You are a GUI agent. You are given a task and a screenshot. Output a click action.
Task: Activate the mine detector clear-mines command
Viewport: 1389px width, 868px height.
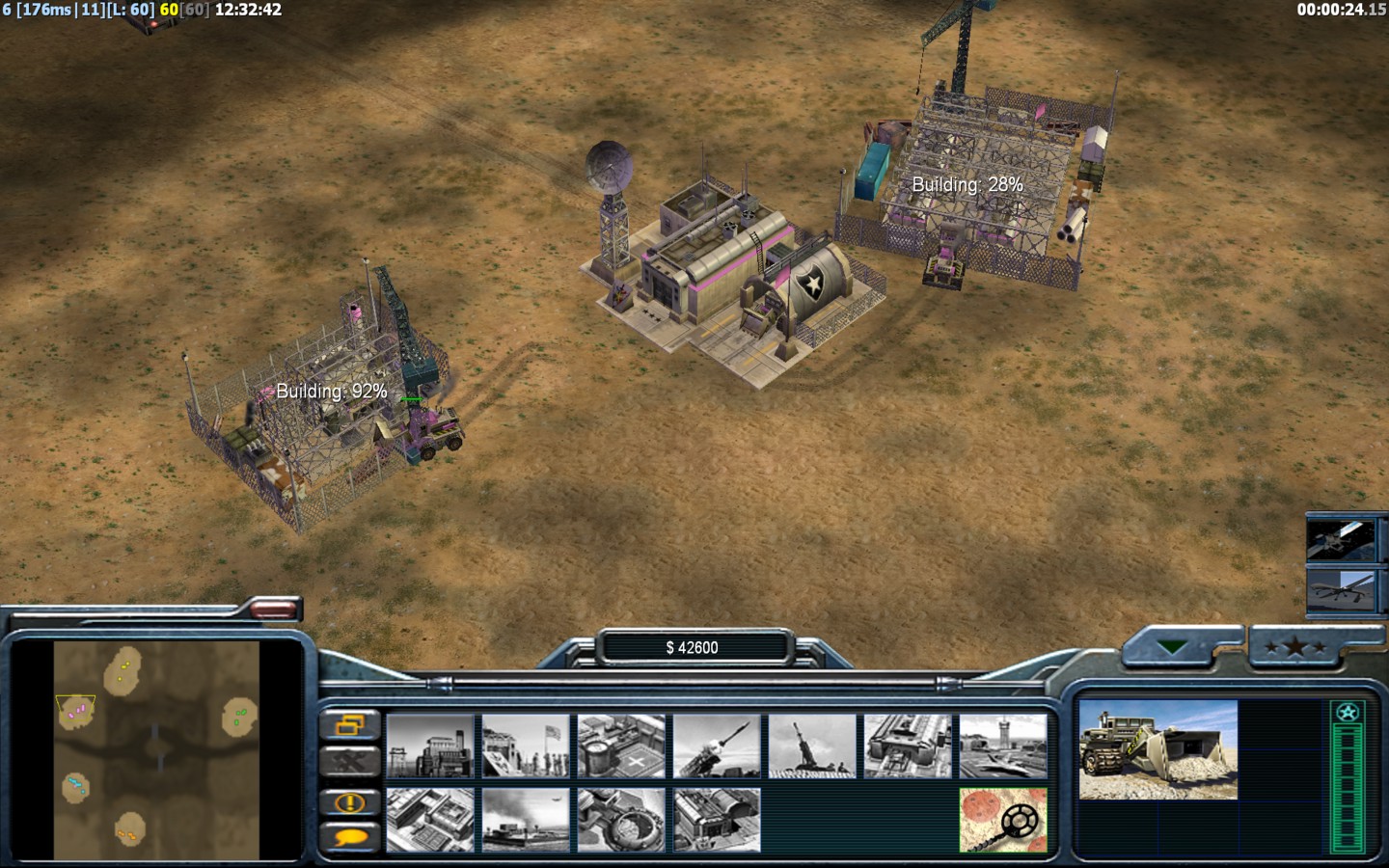tap(1003, 820)
